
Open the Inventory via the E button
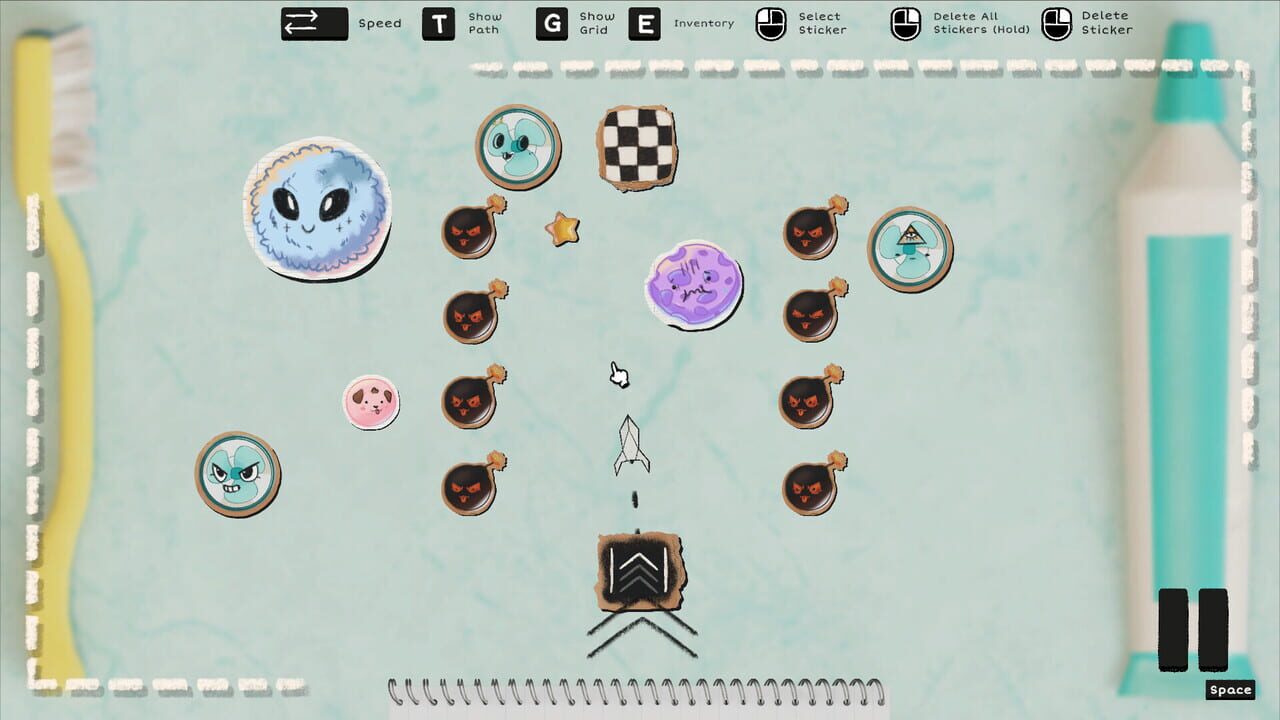click(644, 22)
